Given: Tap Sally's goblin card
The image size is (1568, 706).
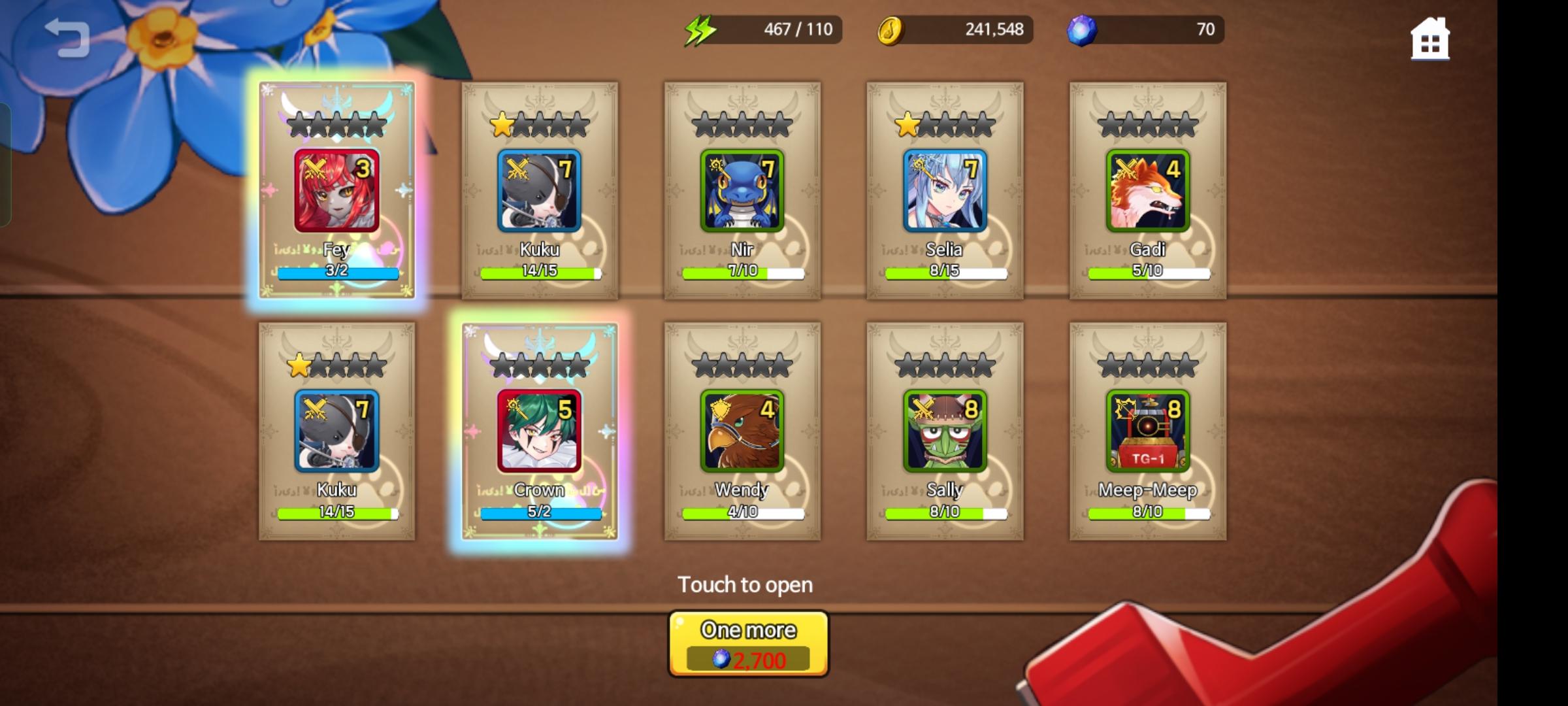Looking at the screenshot, I should pos(947,429).
